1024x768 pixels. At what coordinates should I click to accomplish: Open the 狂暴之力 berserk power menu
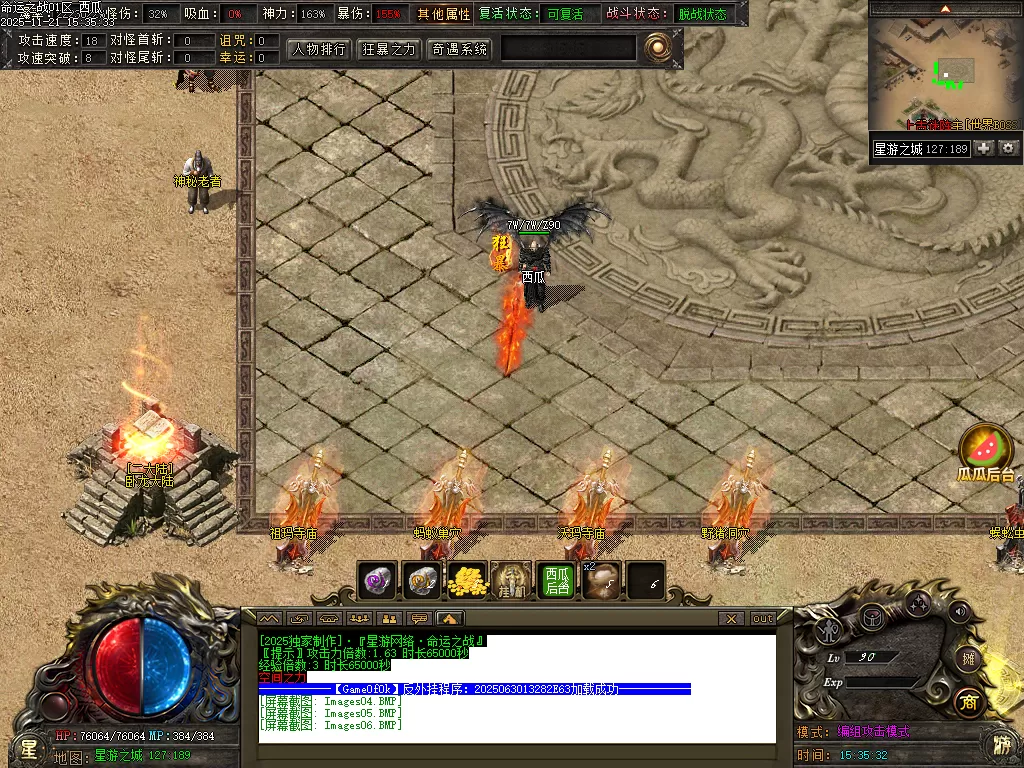pos(389,49)
